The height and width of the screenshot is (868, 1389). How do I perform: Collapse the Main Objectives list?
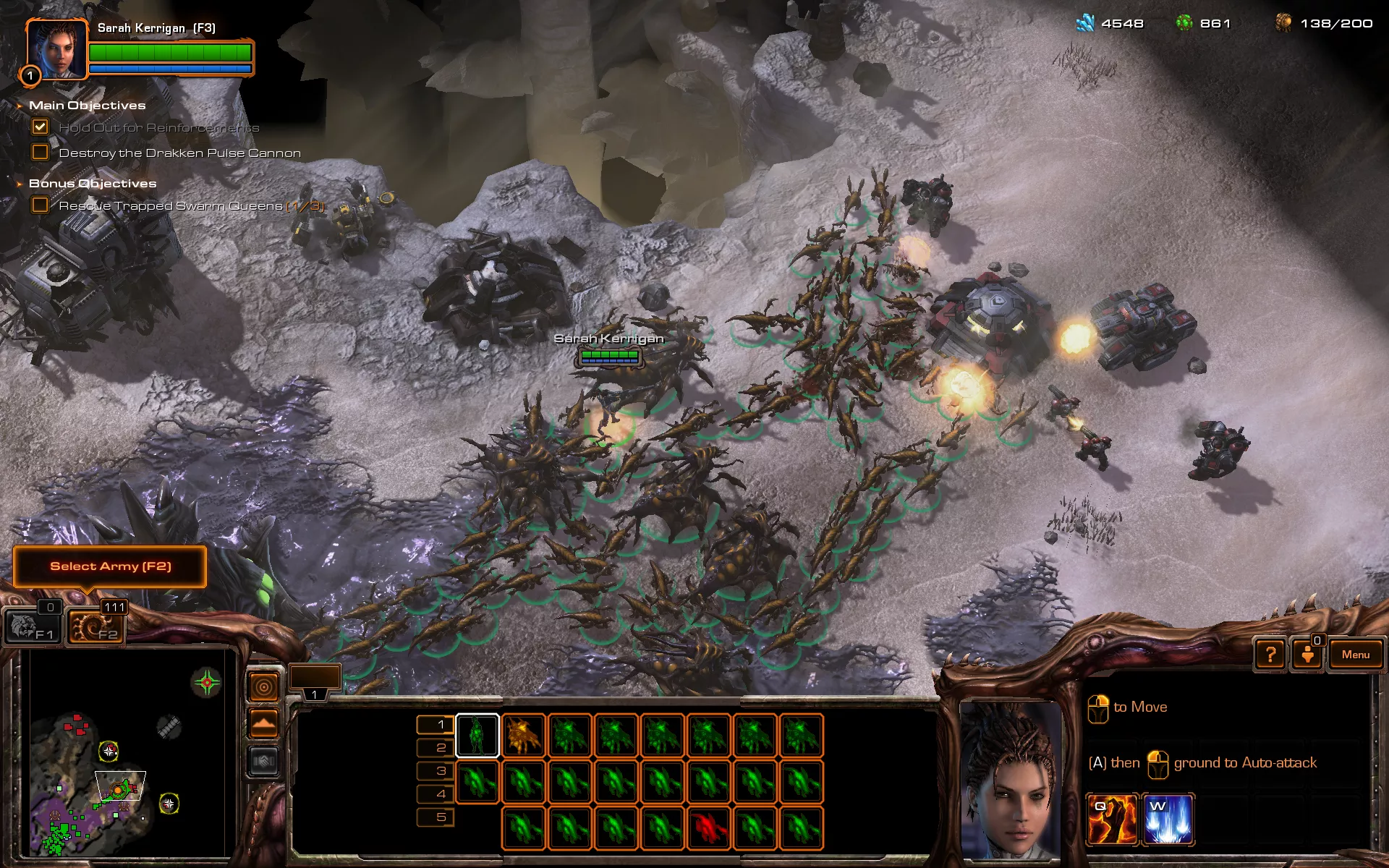click(x=20, y=106)
